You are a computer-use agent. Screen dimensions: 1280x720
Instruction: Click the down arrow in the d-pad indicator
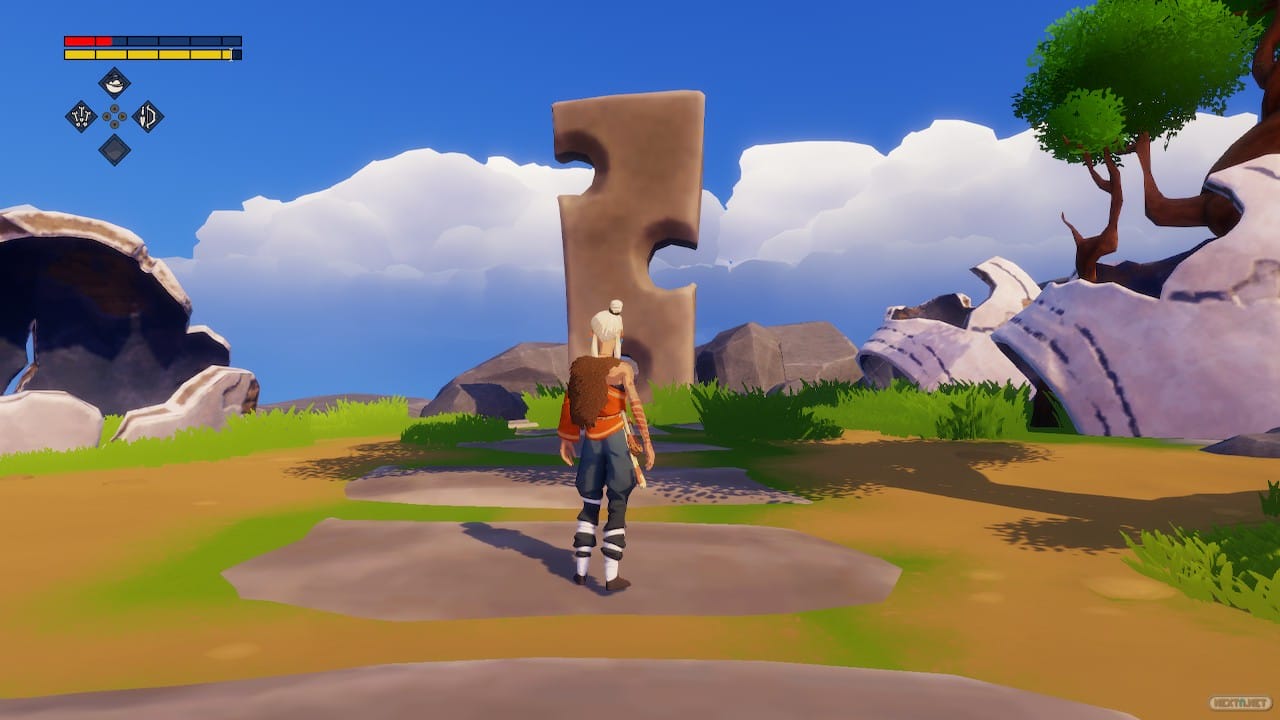(114, 123)
